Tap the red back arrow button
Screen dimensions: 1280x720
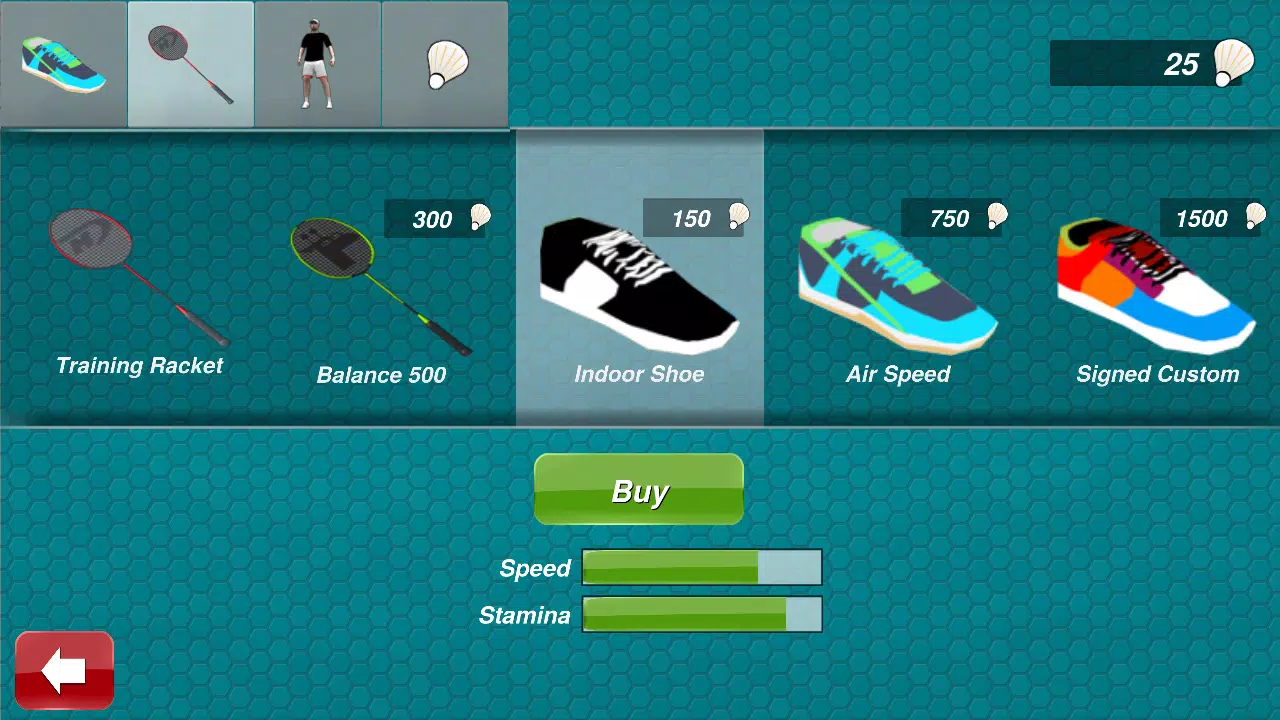63,668
